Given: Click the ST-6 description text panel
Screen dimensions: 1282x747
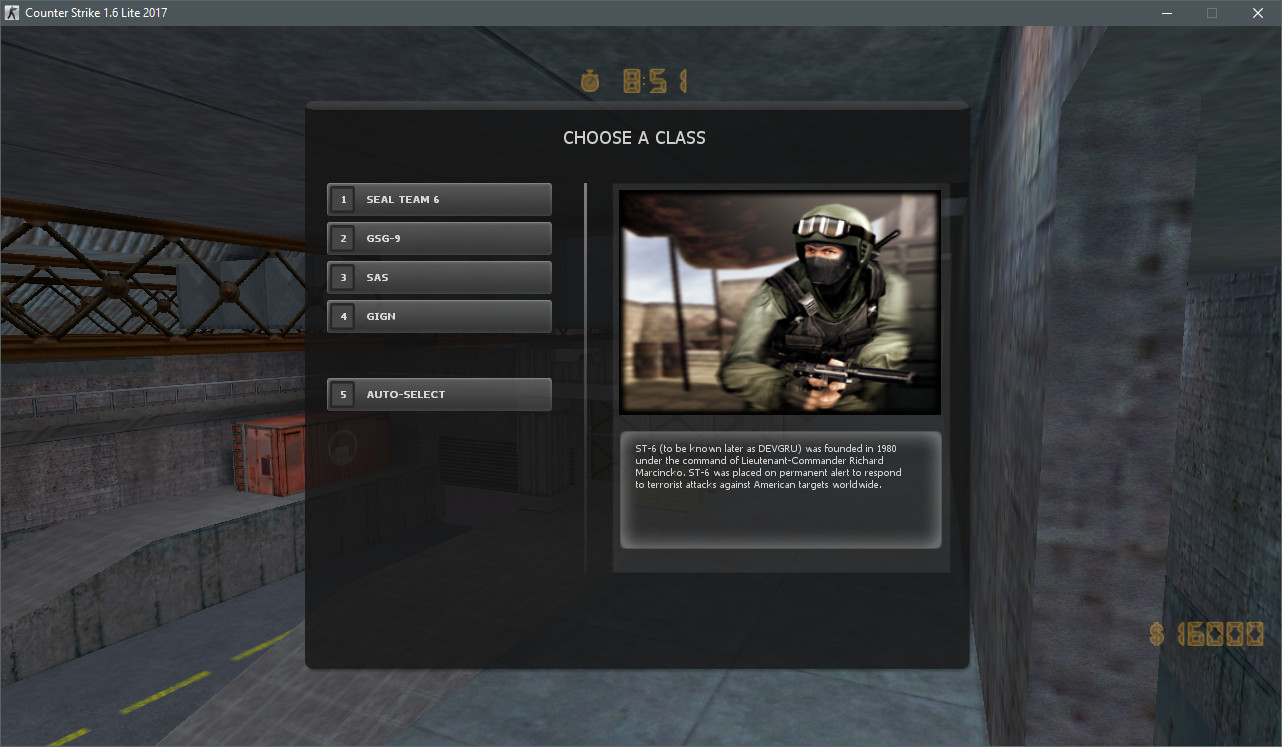Looking at the screenshot, I should (779, 490).
